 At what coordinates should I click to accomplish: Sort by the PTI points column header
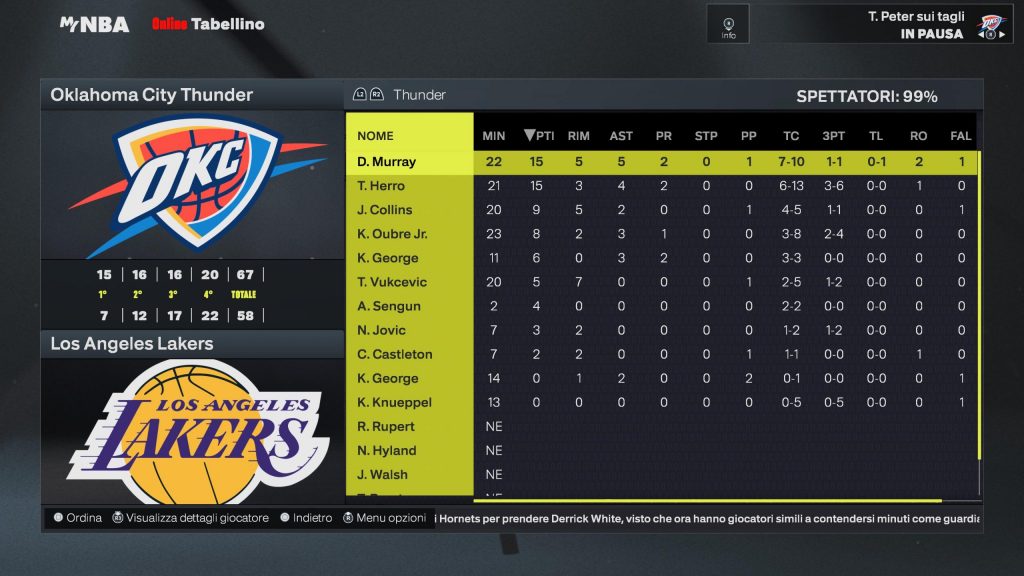coord(539,136)
